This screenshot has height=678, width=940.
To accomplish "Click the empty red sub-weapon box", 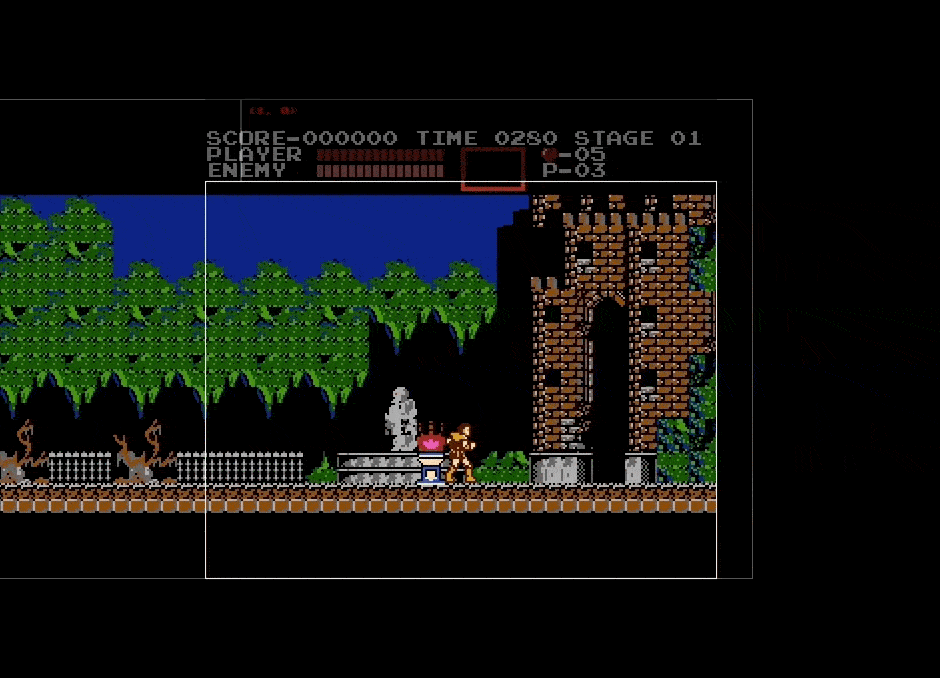I will pos(493,168).
